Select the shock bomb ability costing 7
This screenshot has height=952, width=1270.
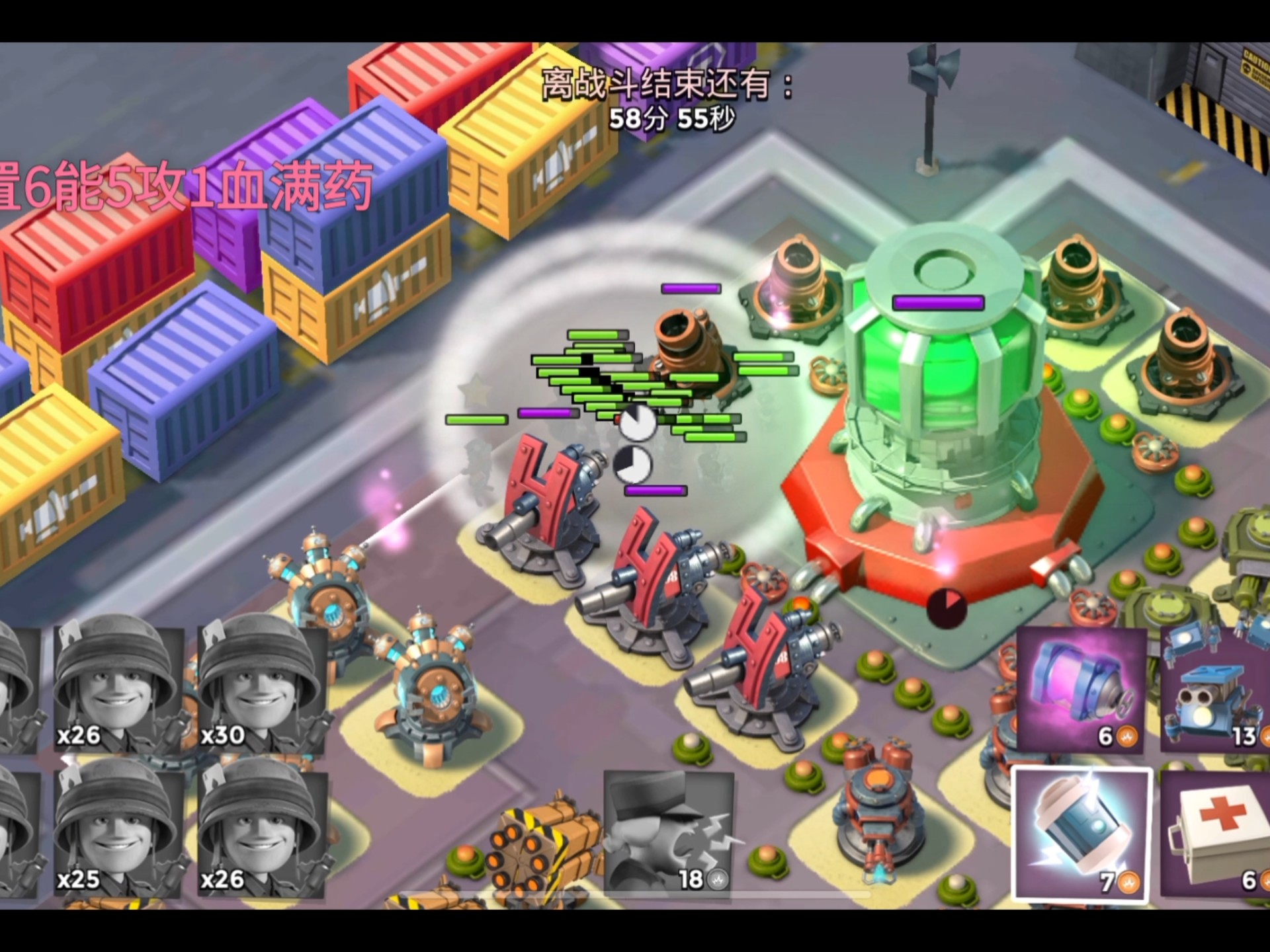click(1082, 834)
